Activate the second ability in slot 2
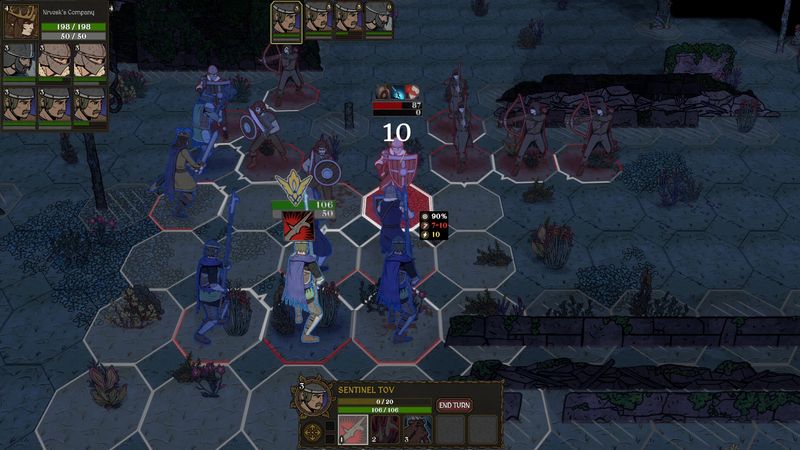The height and width of the screenshot is (450, 800). point(385,429)
